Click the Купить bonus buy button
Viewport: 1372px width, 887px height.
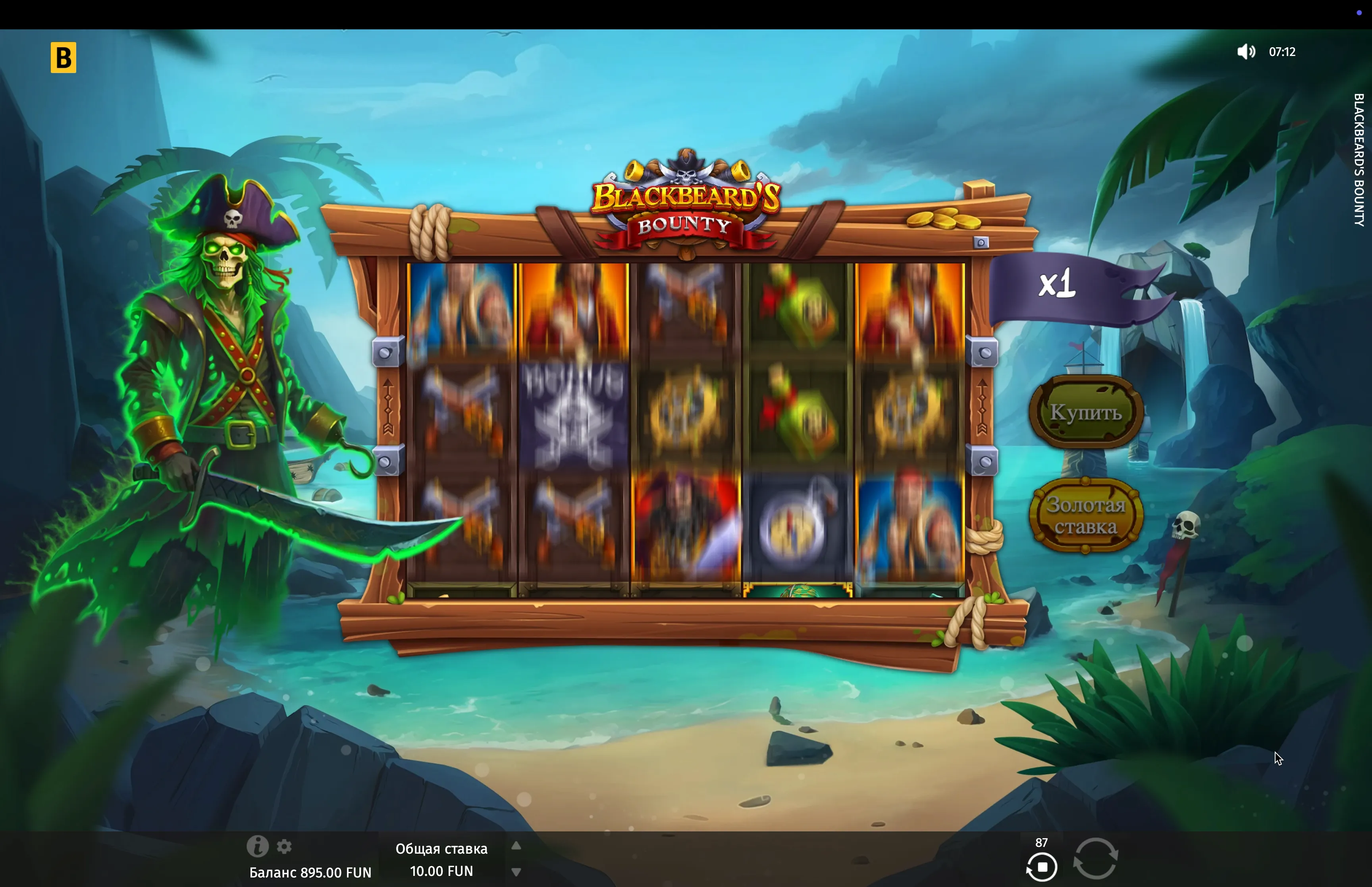click(x=1085, y=412)
